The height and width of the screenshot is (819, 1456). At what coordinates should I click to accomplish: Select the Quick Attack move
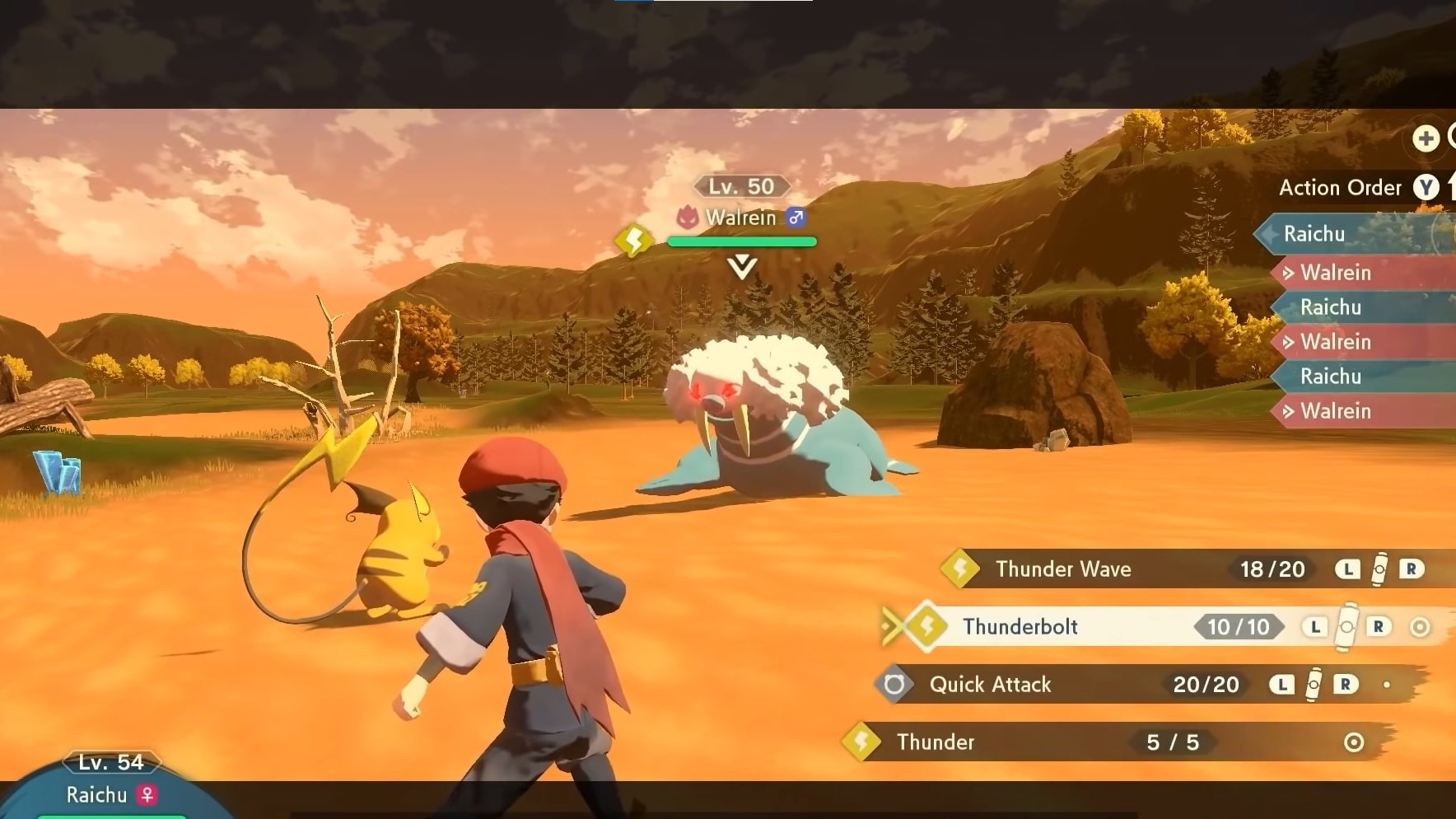point(990,684)
